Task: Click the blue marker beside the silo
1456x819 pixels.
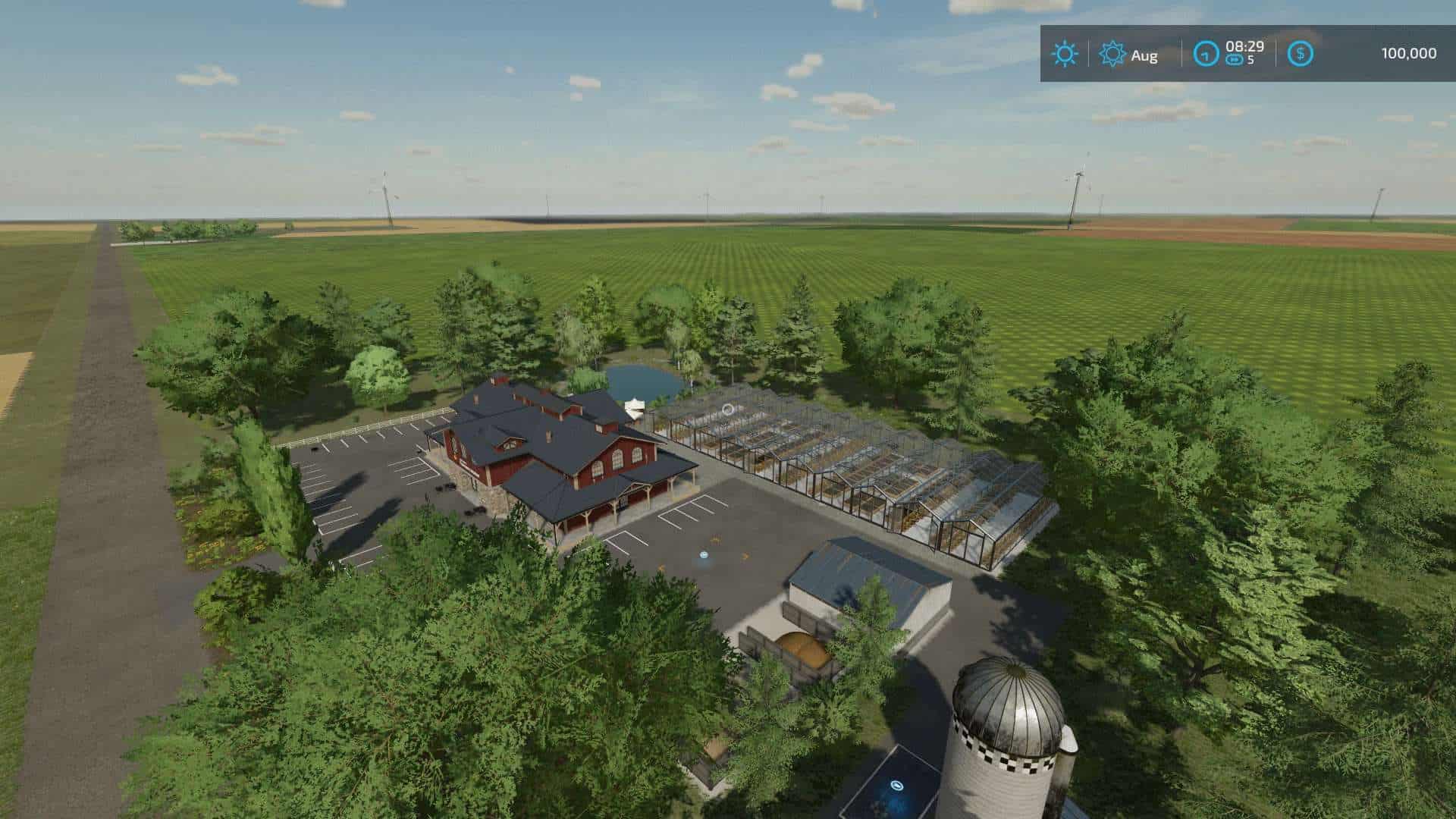Action: [x=896, y=786]
